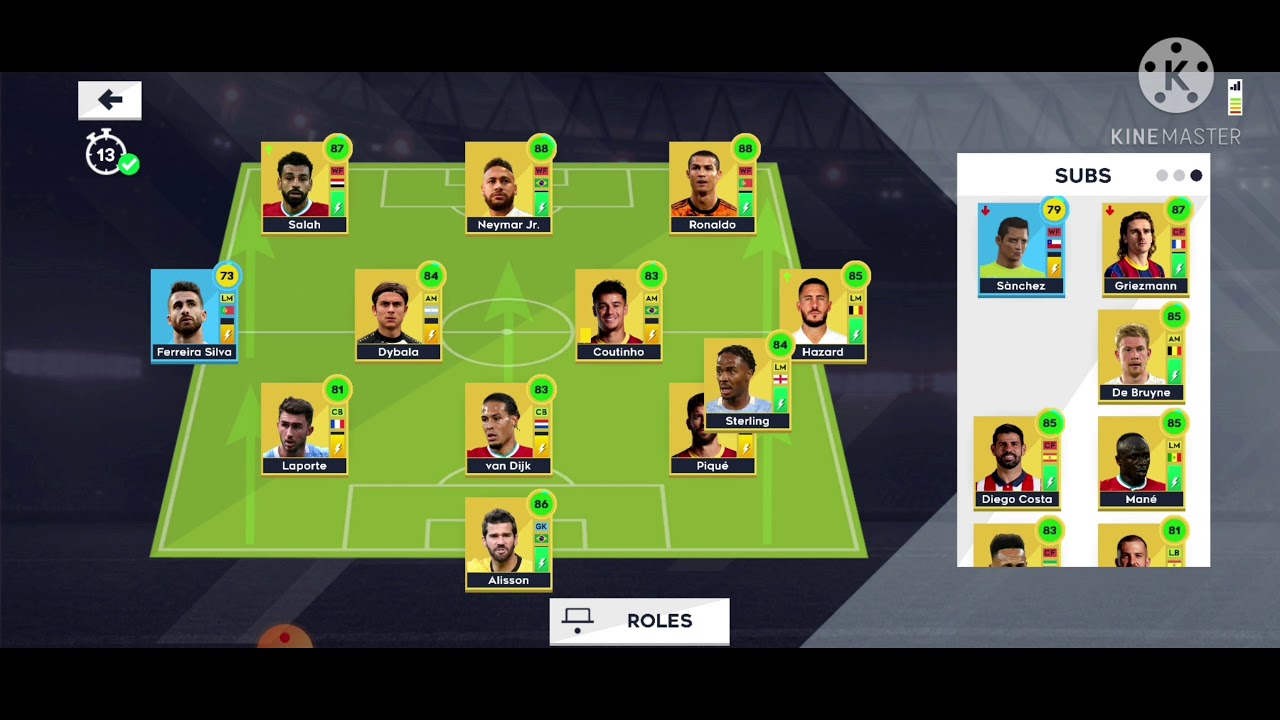
Task: Choose Diego Costa from subs
Action: pyautogui.click(x=1017, y=463)
